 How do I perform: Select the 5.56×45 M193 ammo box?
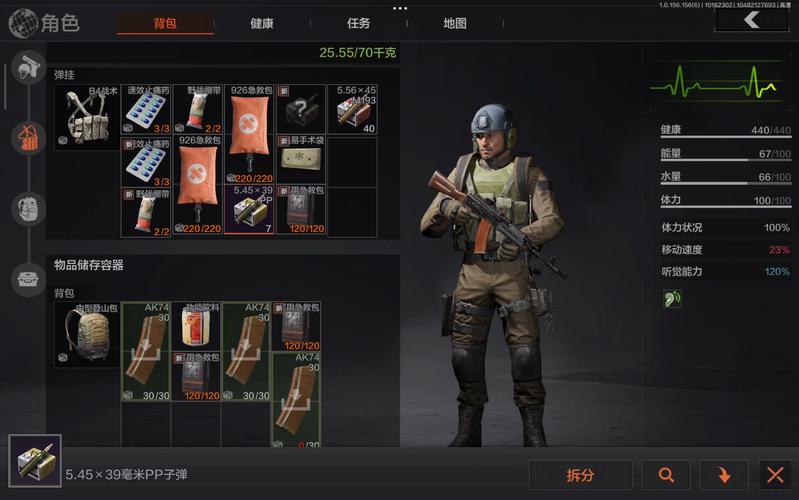tap(353, 109)
